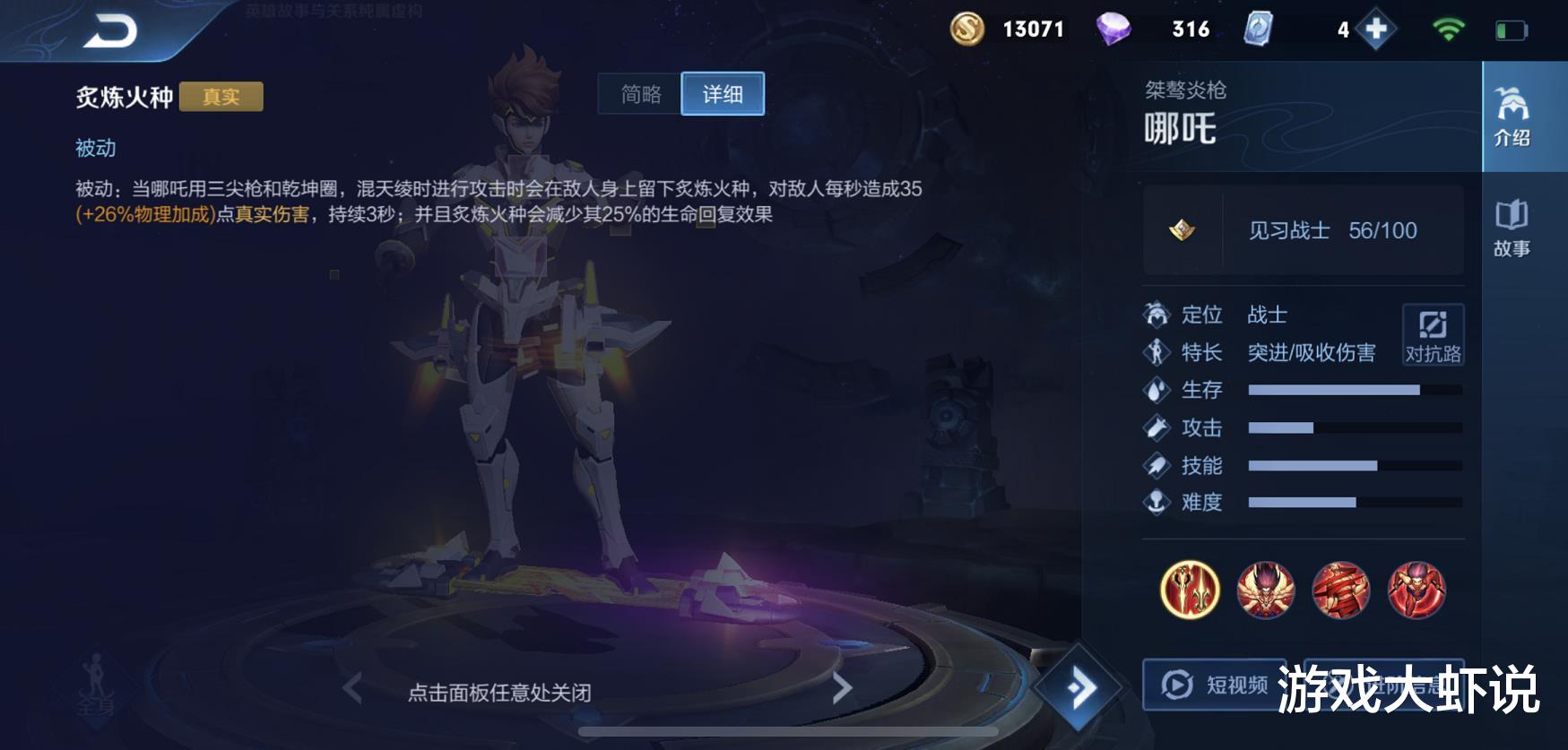1568x750 pixels.
Task: Select the 介绍 introduction panel
Action: coord(1513,116)
